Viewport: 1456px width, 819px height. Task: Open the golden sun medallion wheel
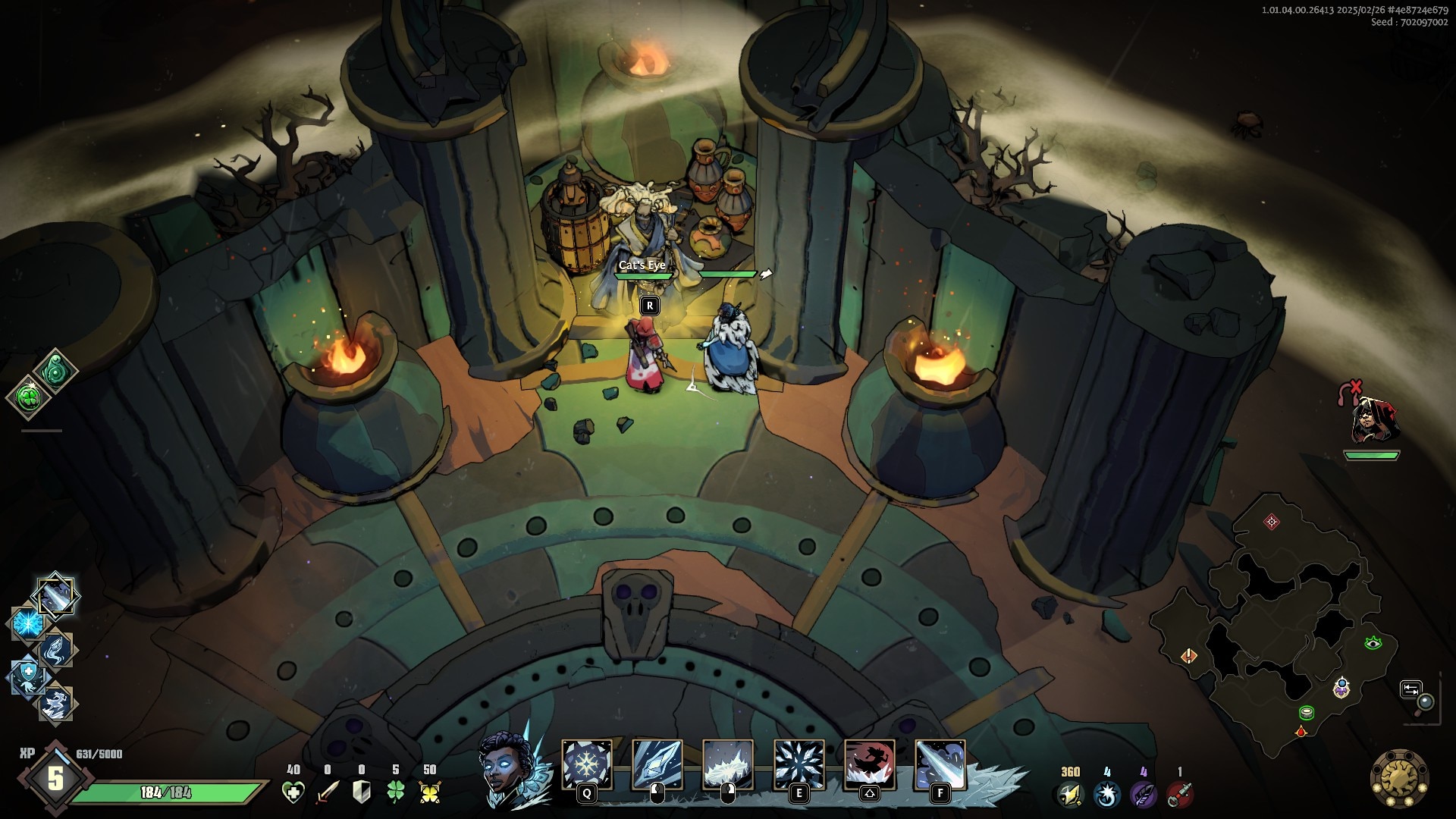coord(1399,778)
